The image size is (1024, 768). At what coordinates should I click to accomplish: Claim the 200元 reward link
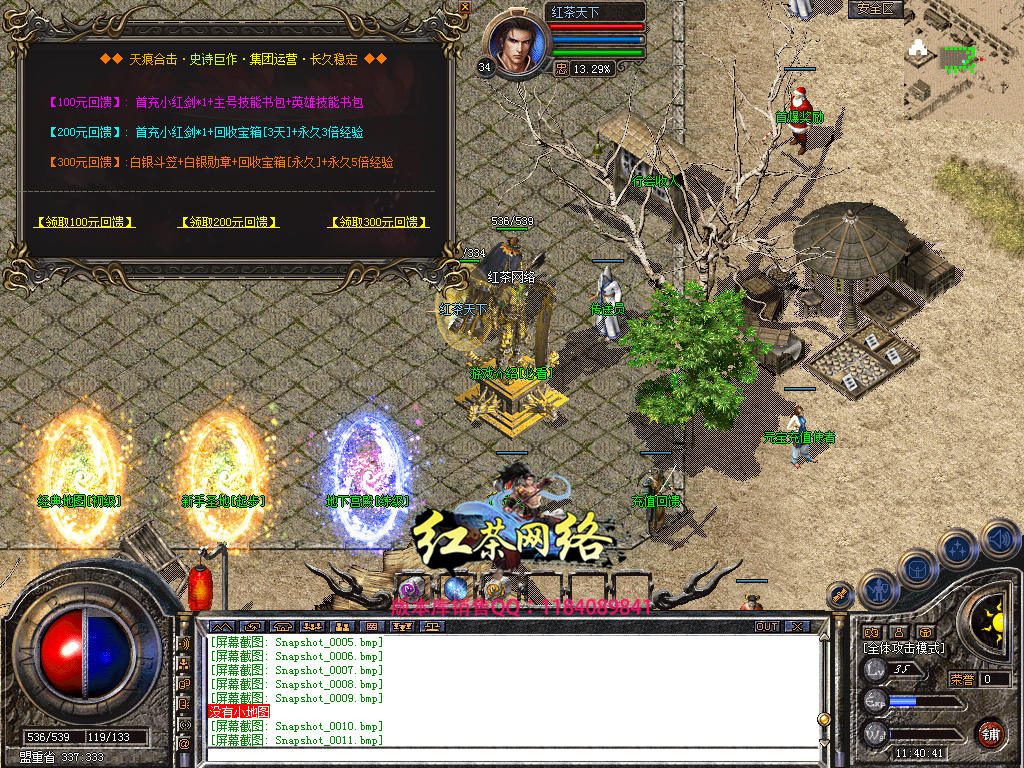point(228,222)
